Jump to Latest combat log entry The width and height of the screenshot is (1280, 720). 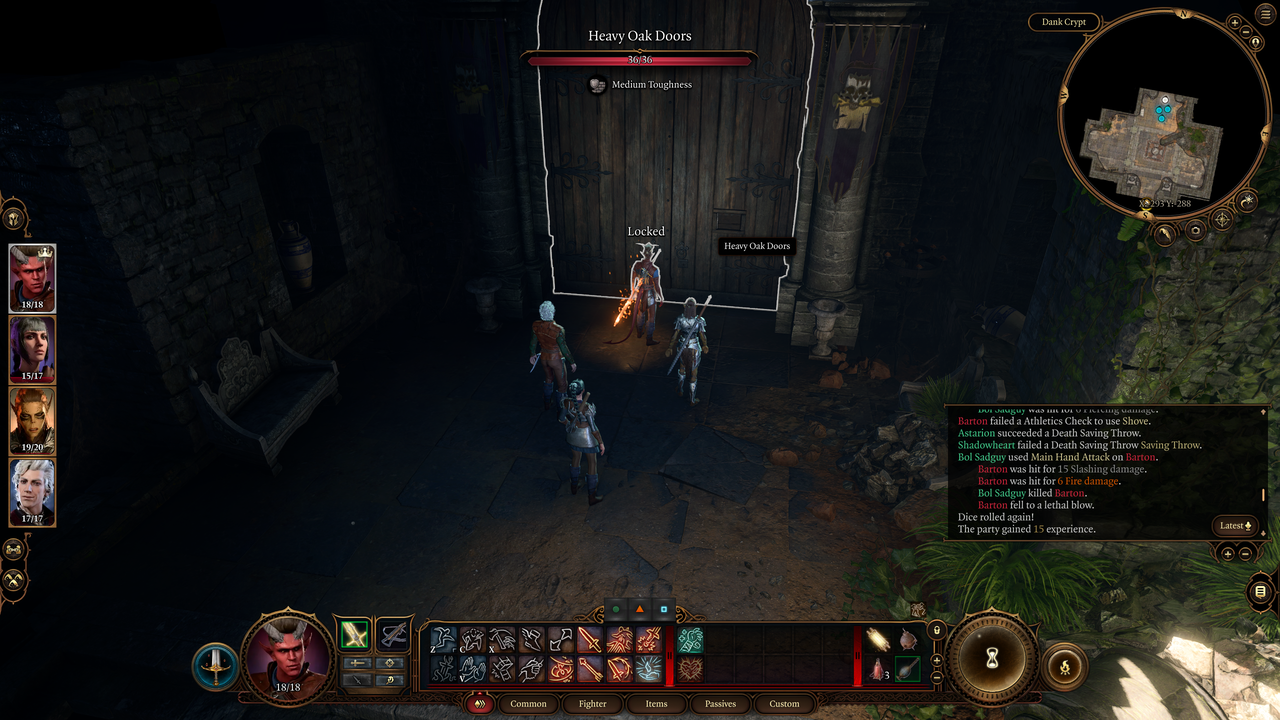[1236, 525]
